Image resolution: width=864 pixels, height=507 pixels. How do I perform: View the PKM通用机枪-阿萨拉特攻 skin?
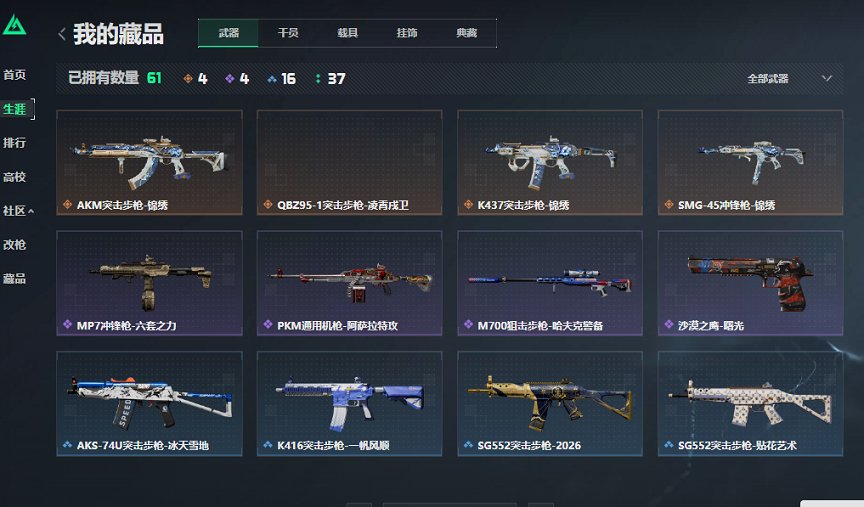[x=349, y=283]
